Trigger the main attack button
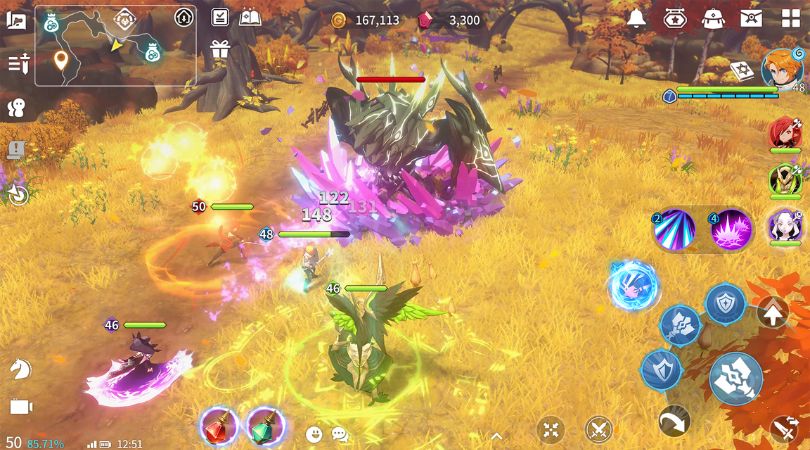This screenshot has height=450, width=810. (736, 378)
